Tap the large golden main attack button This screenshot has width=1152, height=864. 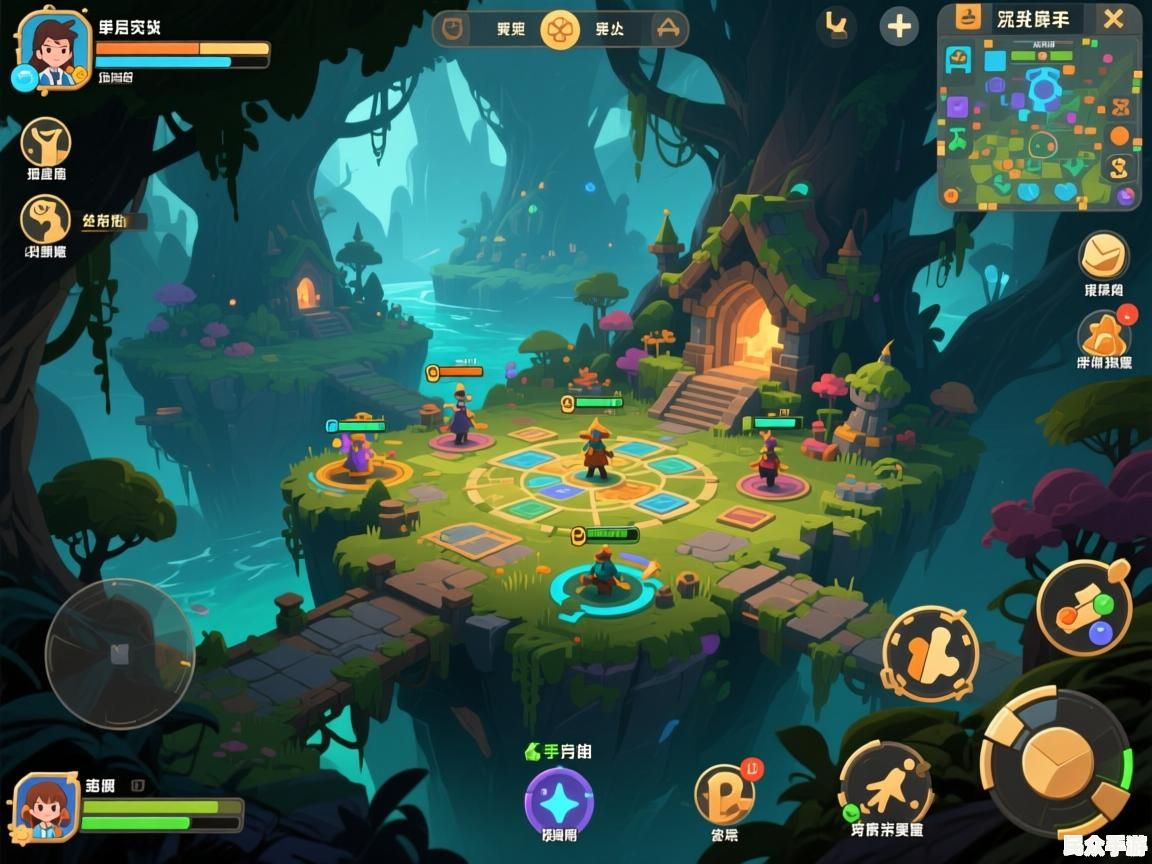pyautogui.click(x=1058, y=762)
